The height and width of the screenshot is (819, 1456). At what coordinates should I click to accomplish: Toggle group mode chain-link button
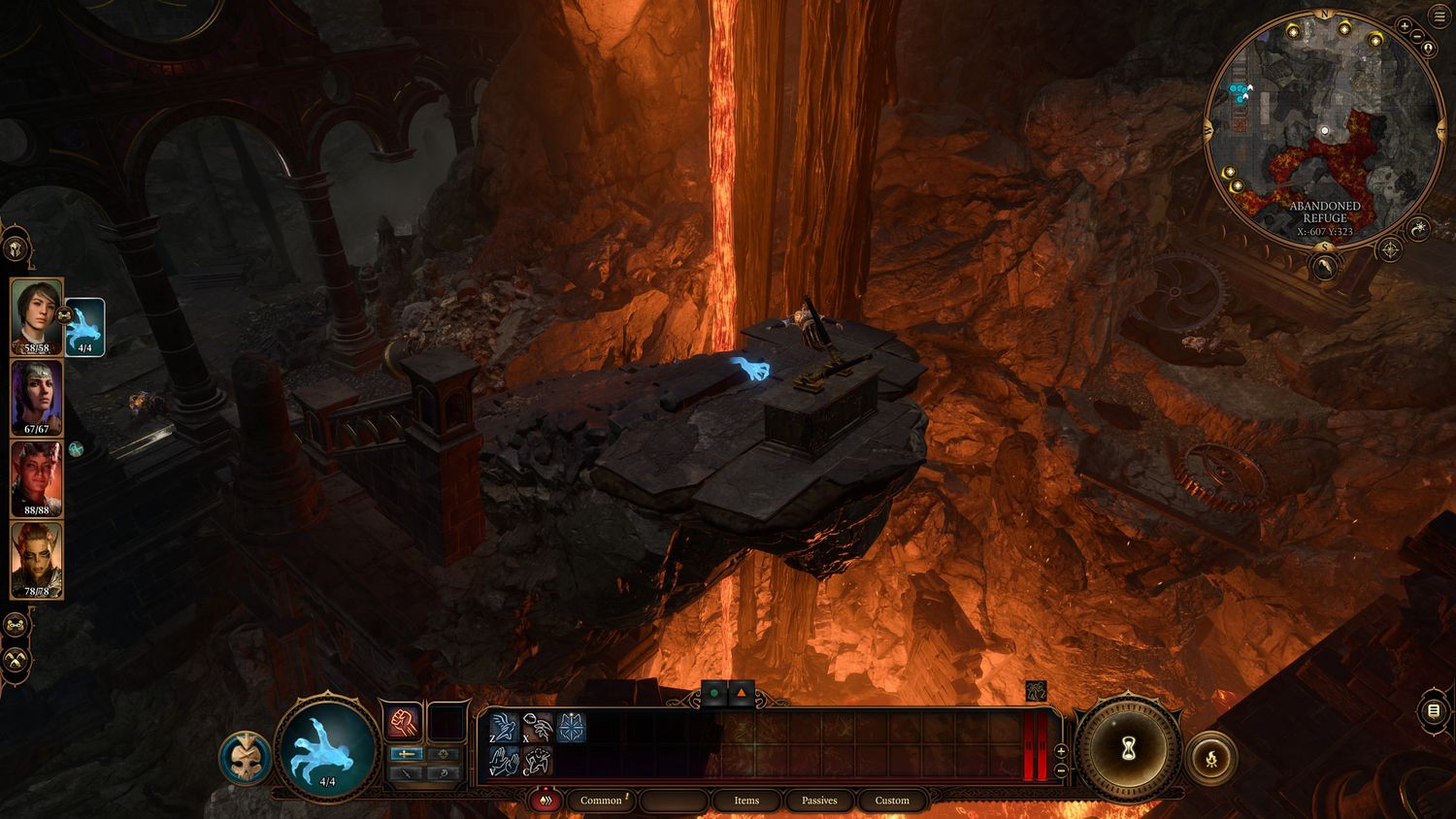point(16,626)
